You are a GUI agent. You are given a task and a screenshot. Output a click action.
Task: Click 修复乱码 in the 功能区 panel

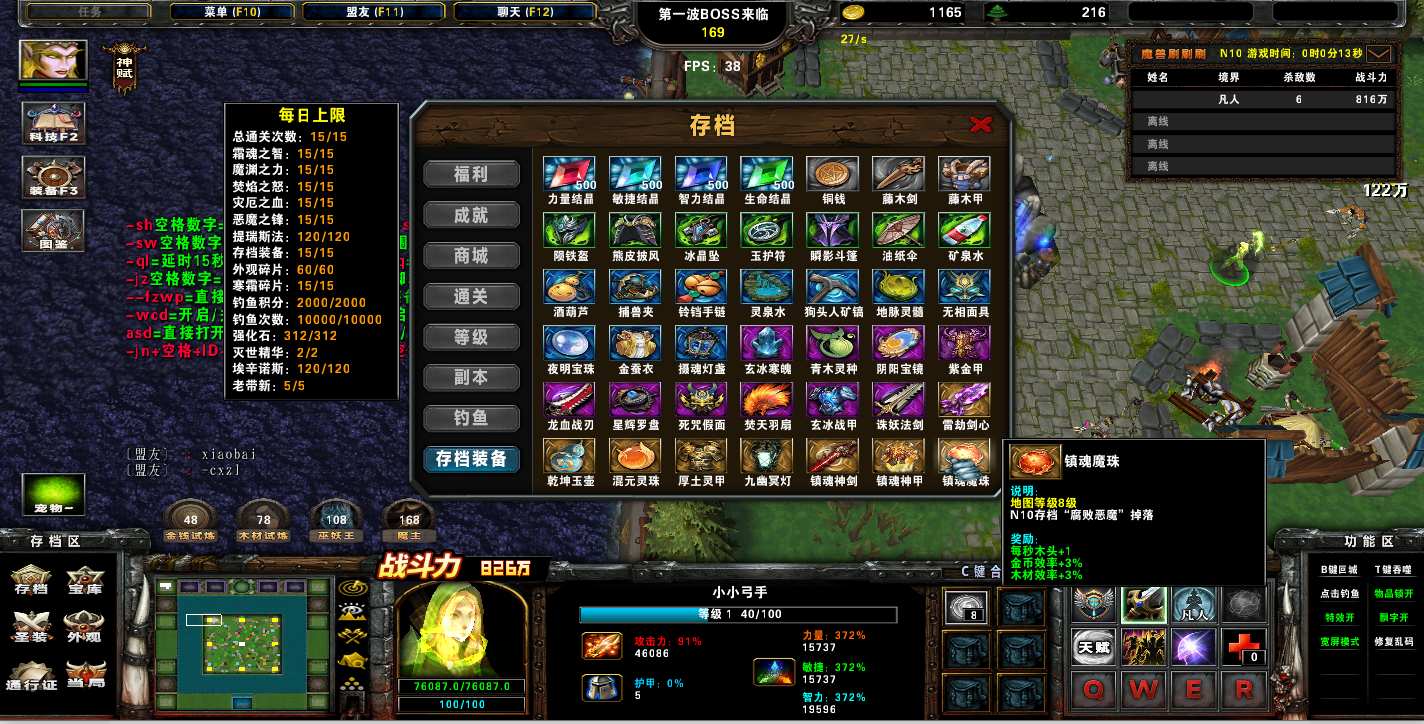1394,641
